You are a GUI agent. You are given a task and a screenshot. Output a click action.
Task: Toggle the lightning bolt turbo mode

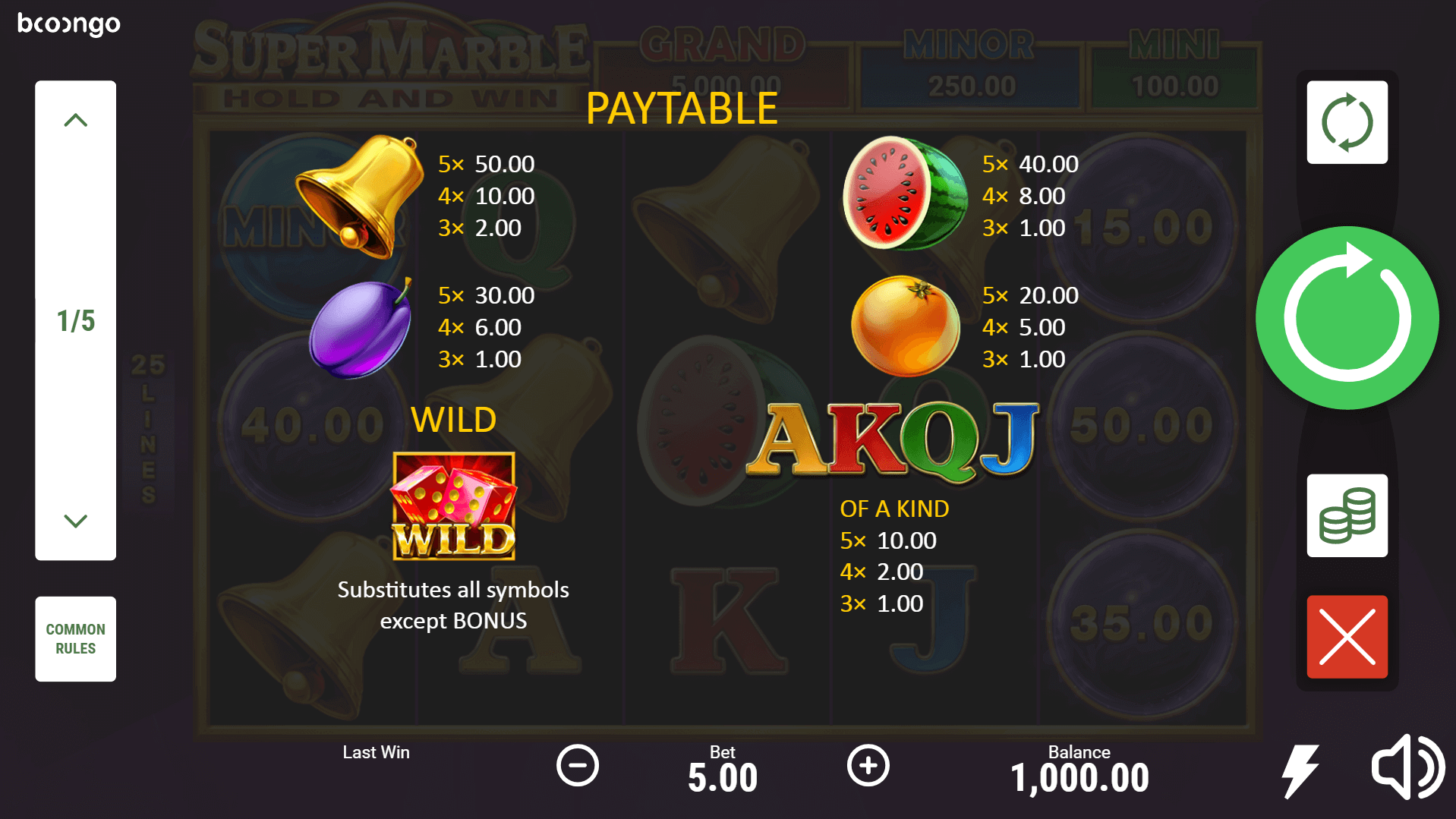click(1300, 770)
